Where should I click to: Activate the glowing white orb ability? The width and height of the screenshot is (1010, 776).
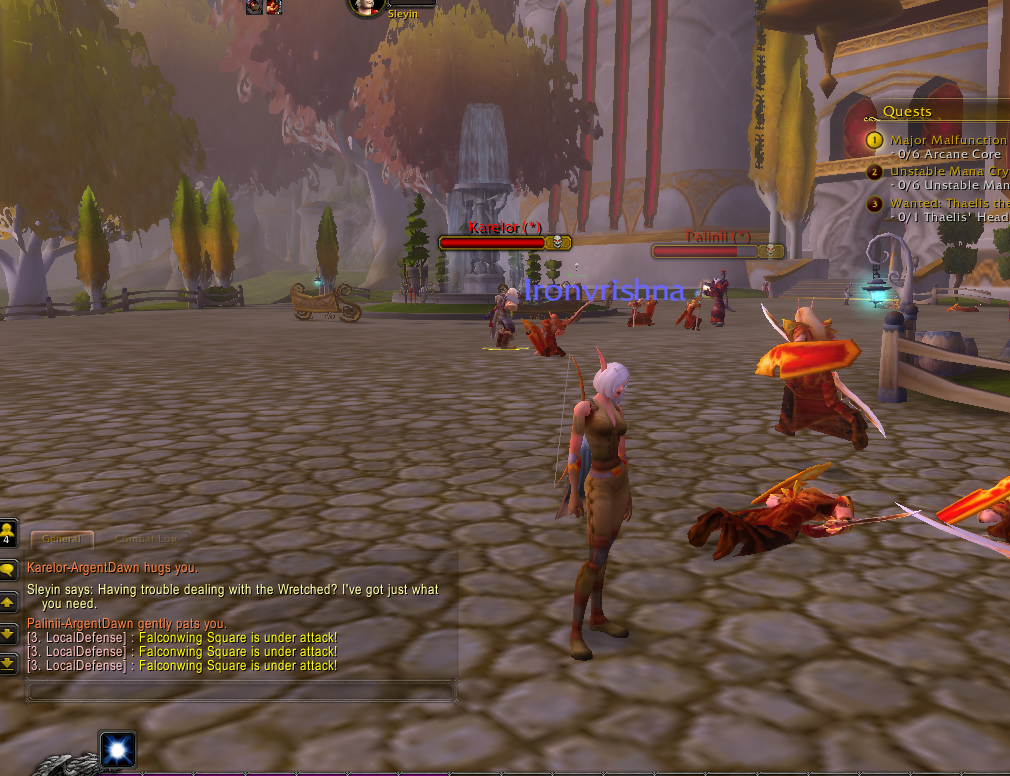click(117, 749)
